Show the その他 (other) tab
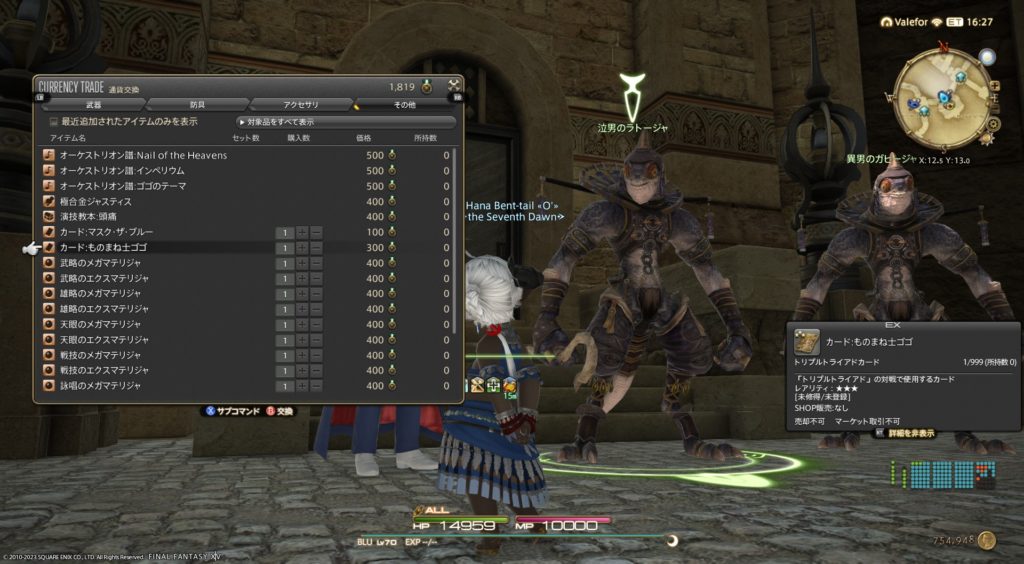The height and width of the screenshot is (564, 1024). 404,104
